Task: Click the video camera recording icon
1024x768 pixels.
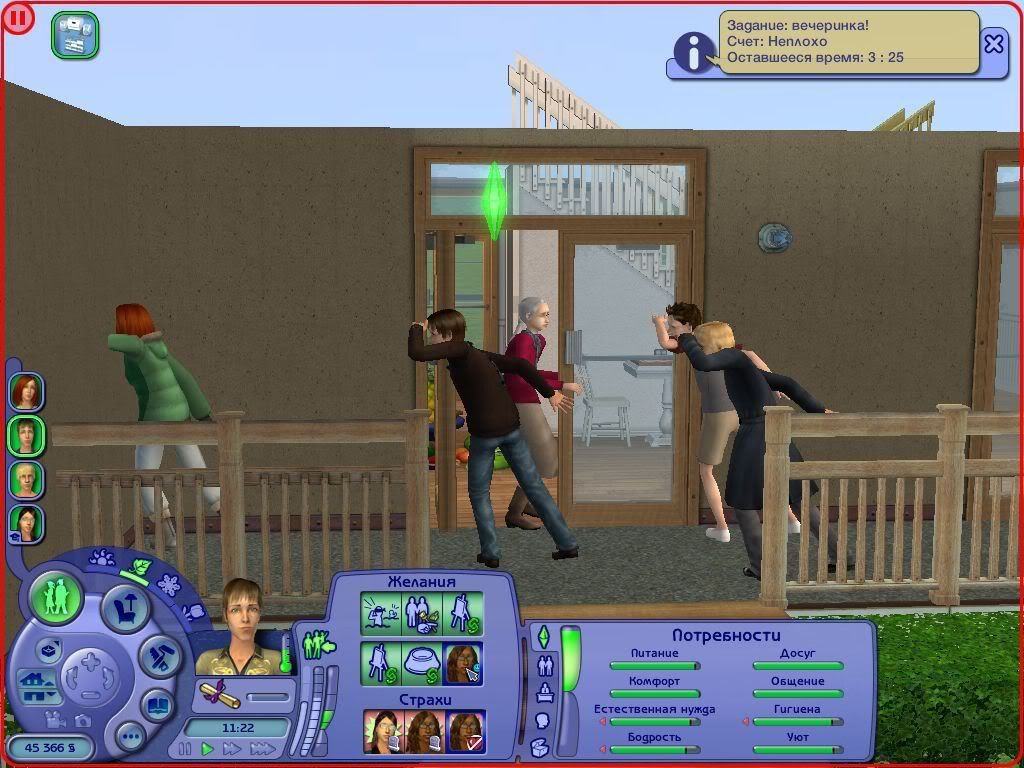Action: pyautogui.click(x=56, y=719)
